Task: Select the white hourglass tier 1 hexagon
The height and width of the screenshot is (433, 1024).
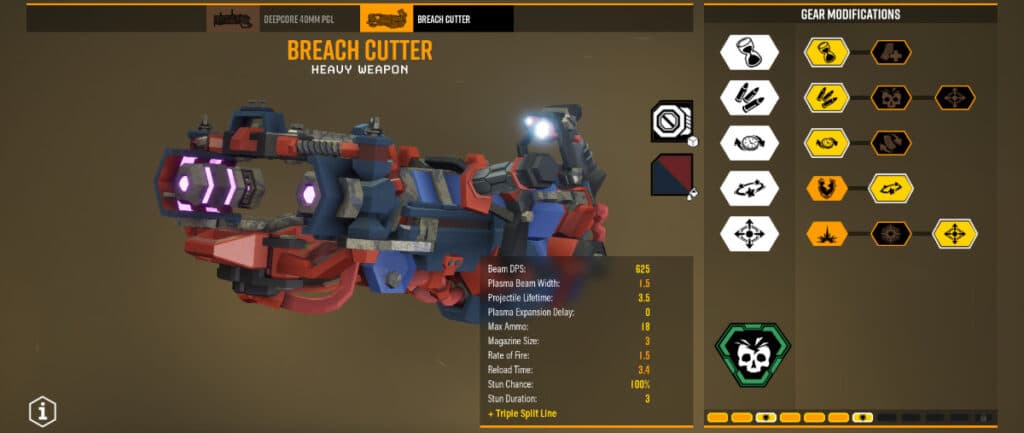Action: coord(750,52)
